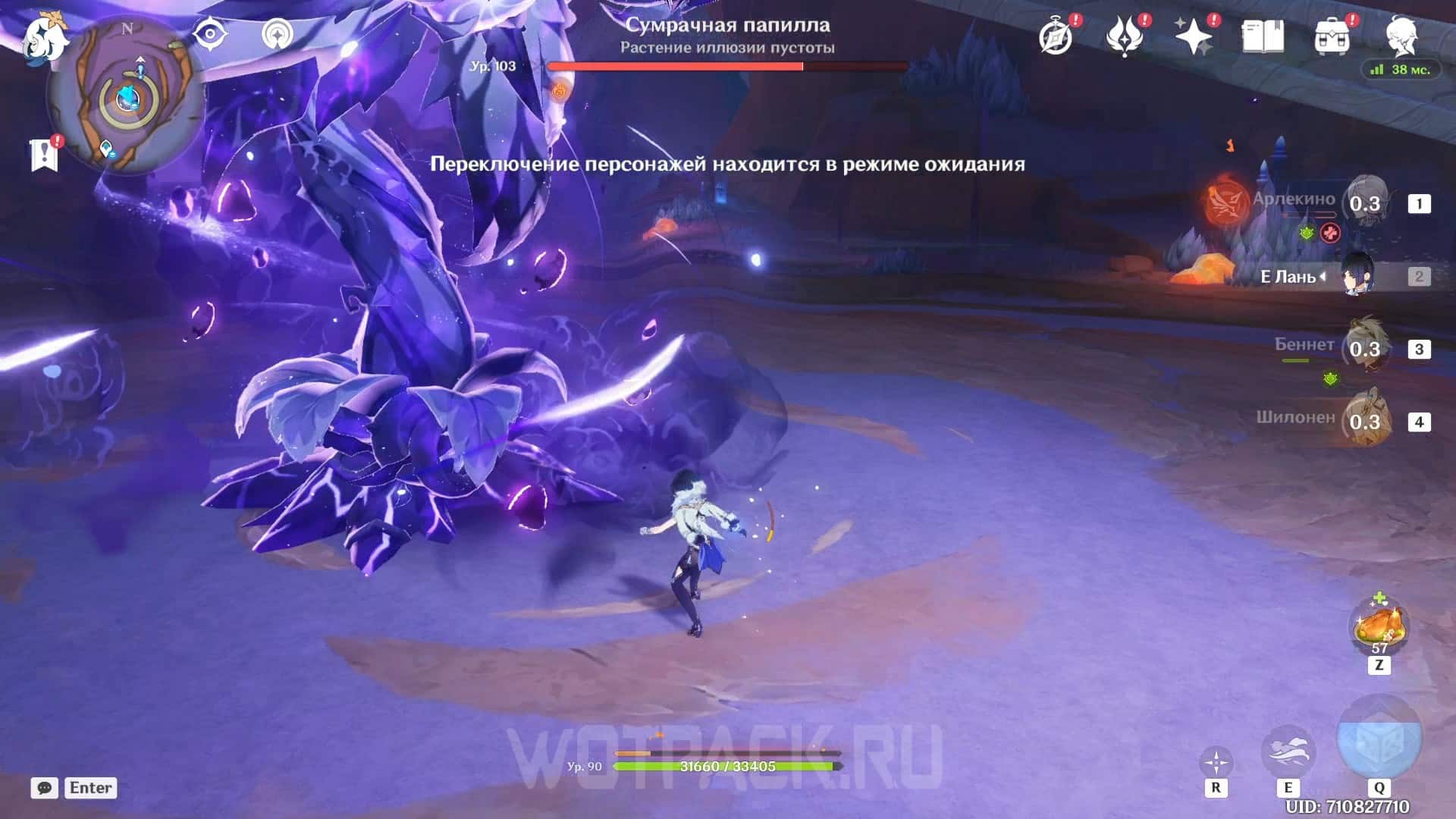
Task: Trigger the sprint ability star icon
Action: tap(1216, 763)
